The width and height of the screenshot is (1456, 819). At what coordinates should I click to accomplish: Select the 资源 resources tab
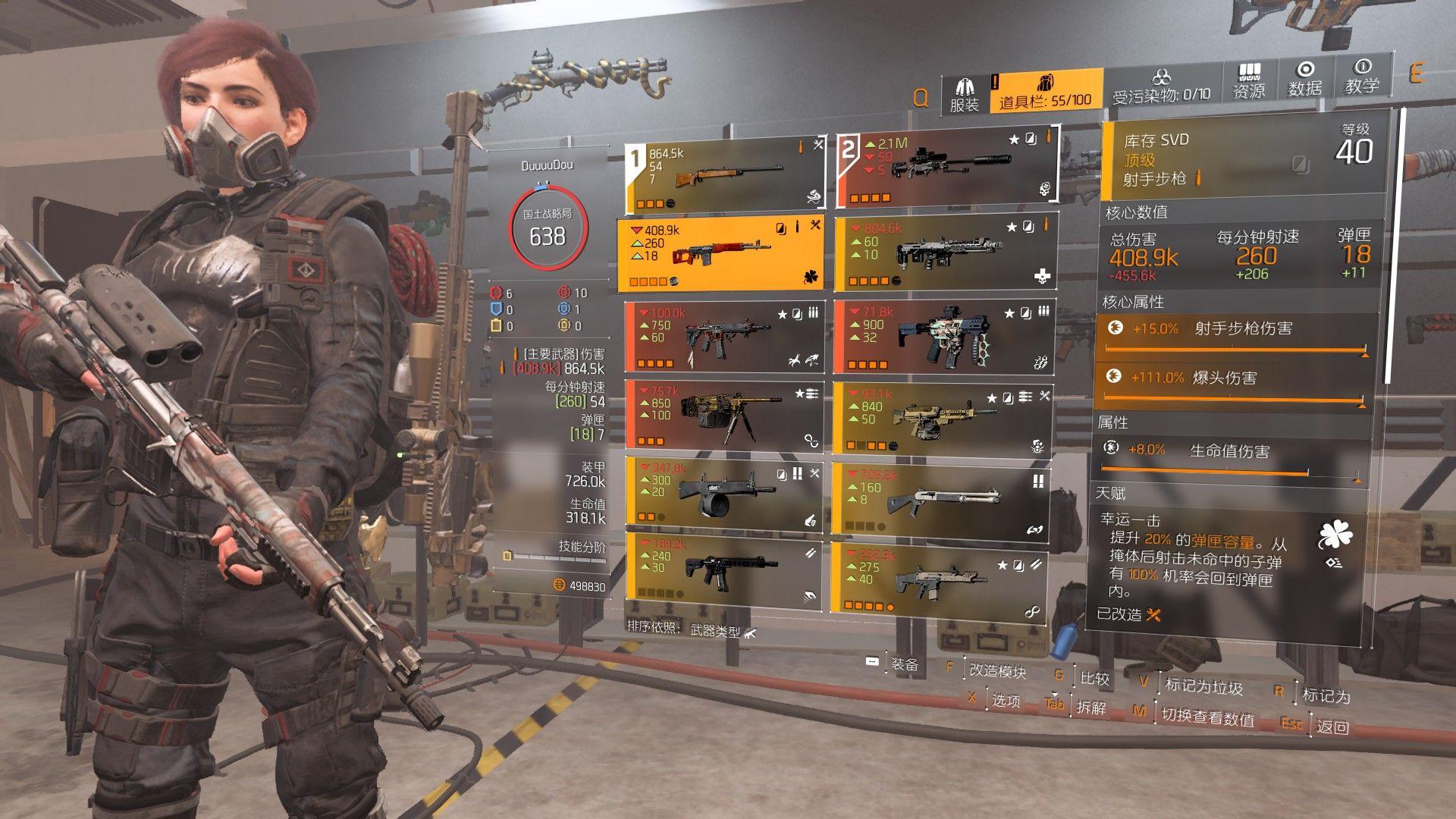click(1248, 82)
